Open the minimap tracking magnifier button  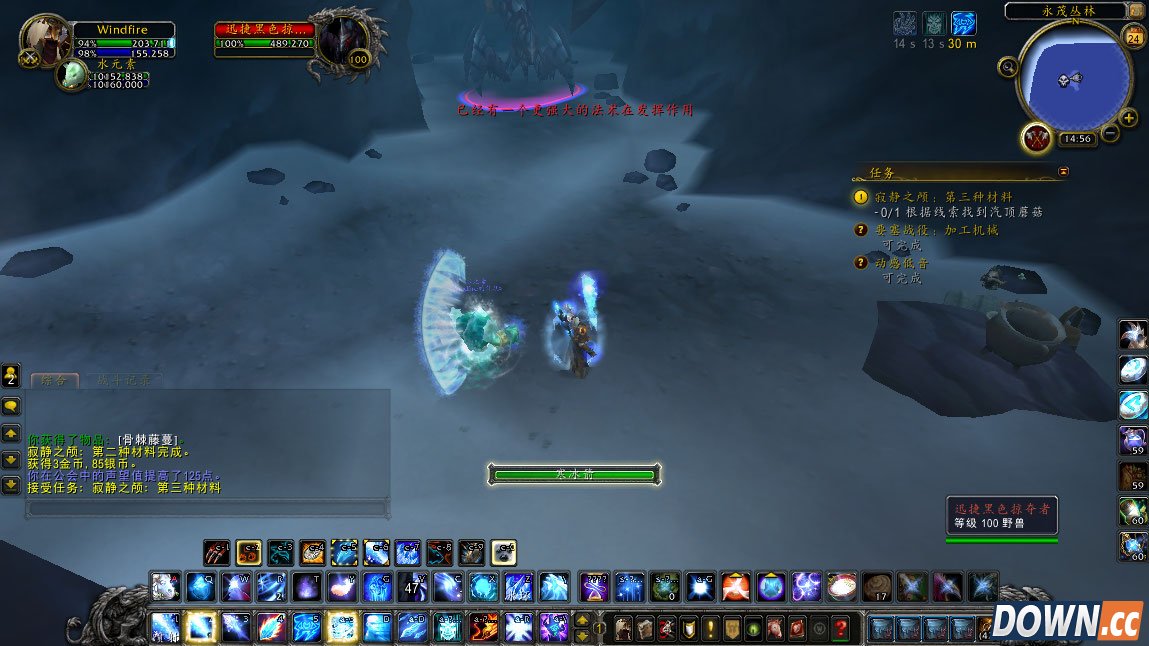(x=1008, y=67)
